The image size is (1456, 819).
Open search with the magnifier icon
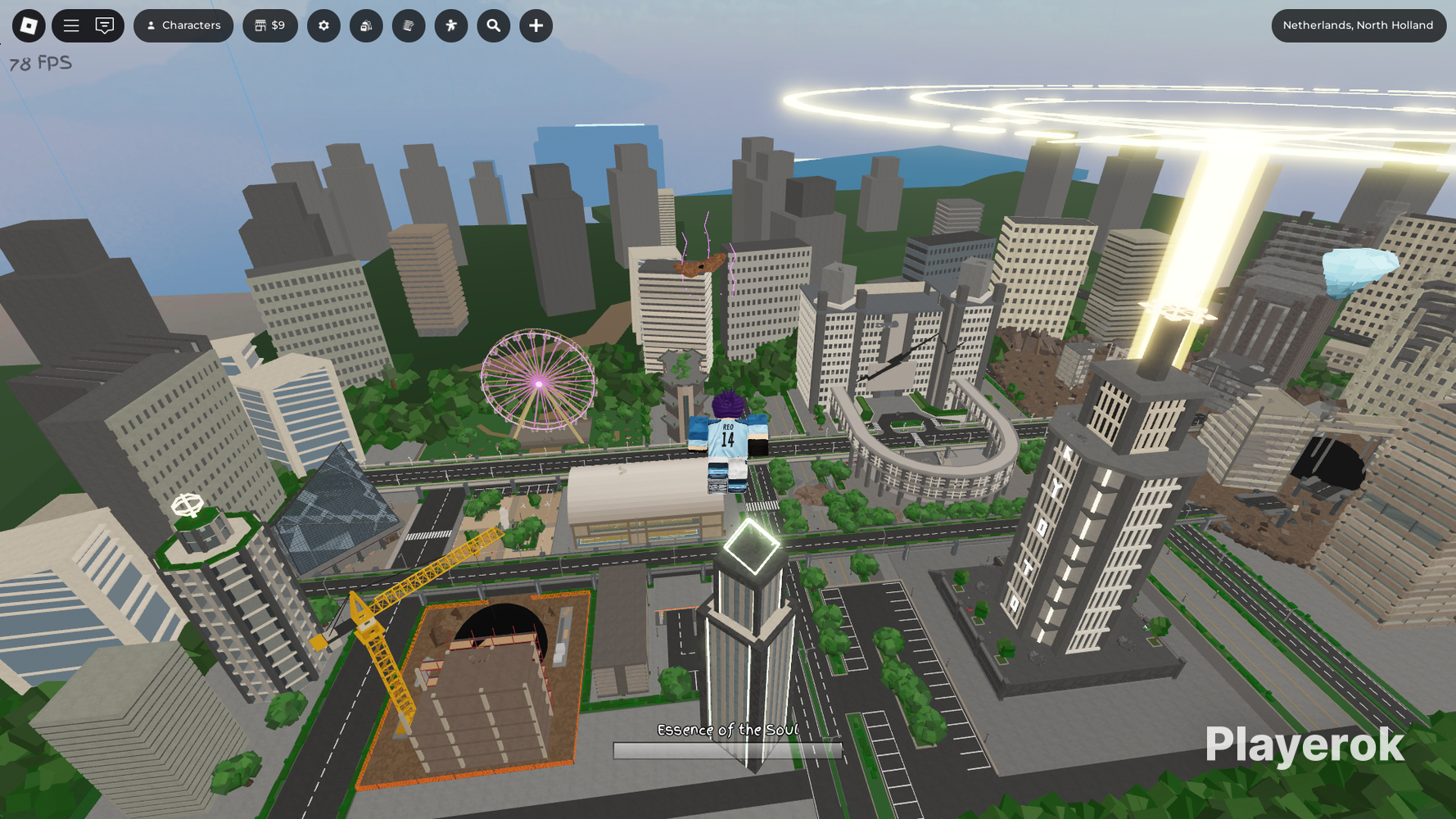[x=493, y=25]
